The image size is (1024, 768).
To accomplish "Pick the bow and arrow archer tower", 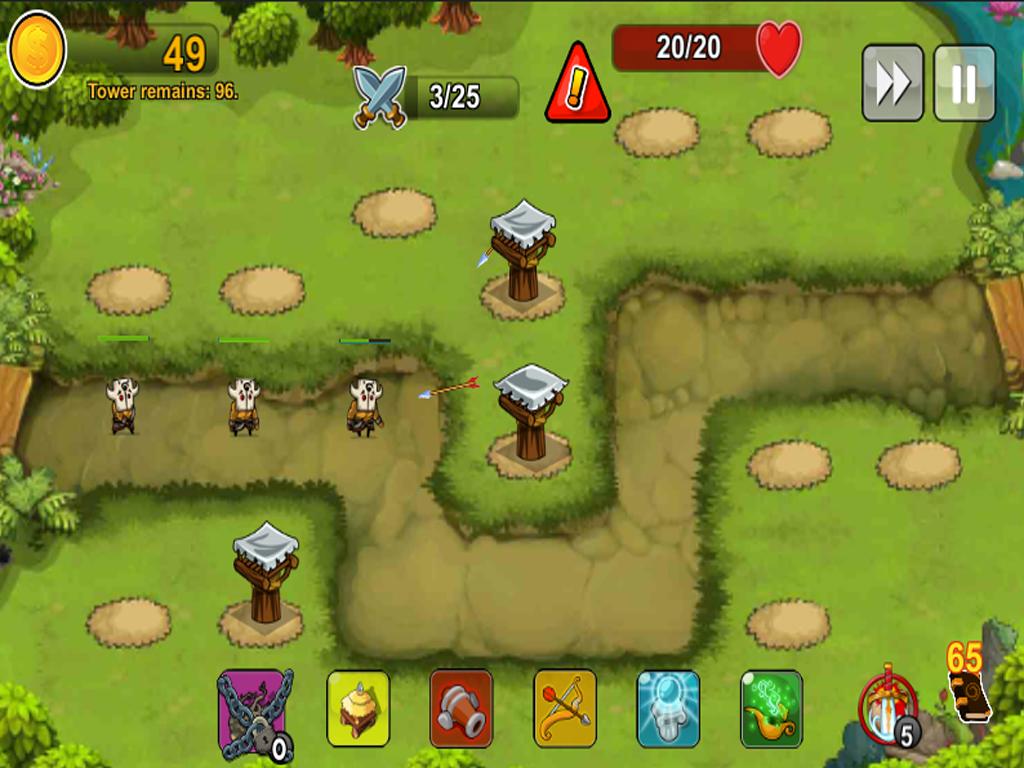I will tap(565, 709).
